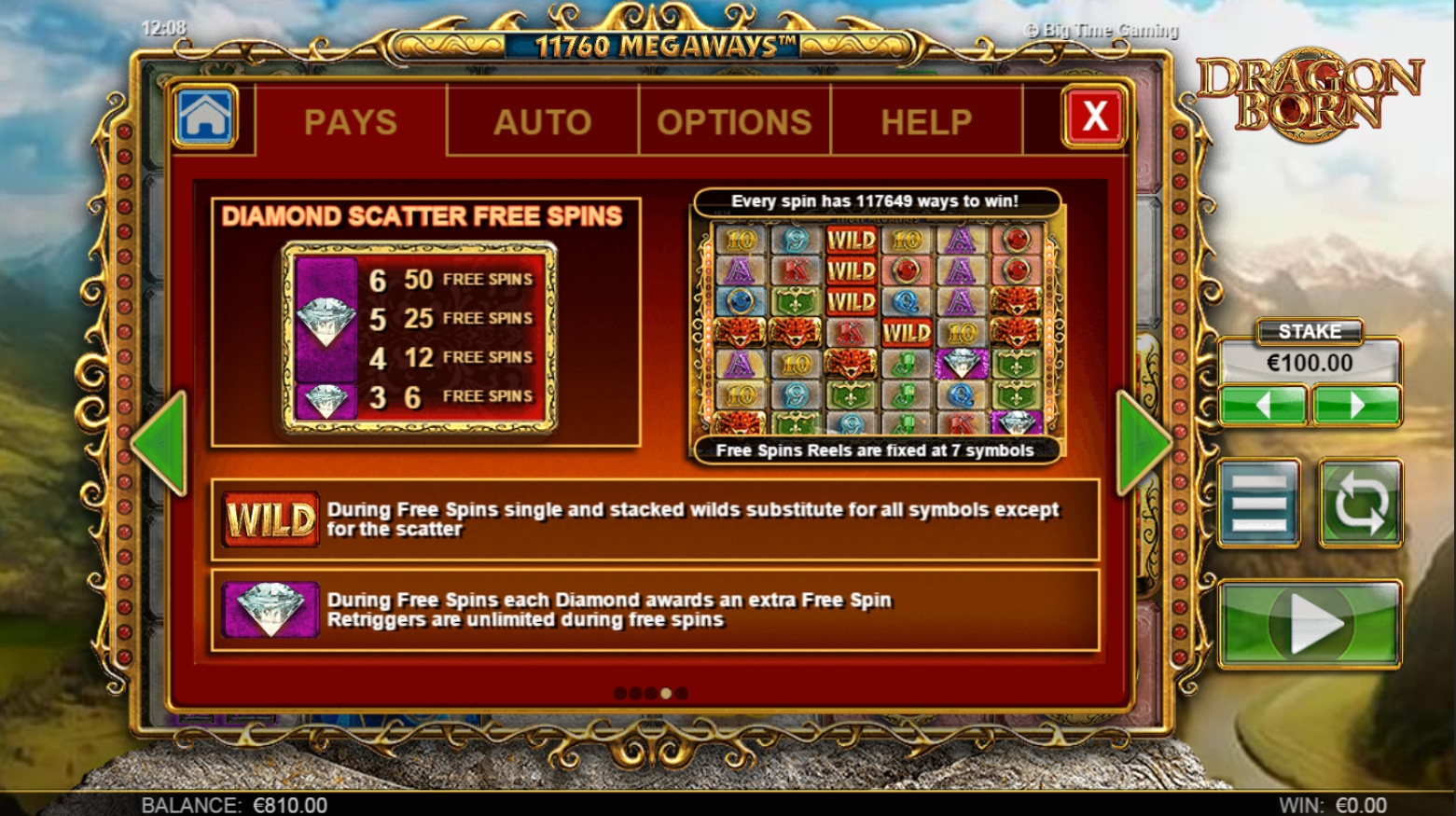
Task: Increase the stake amount
Action: pos(1356,406)
